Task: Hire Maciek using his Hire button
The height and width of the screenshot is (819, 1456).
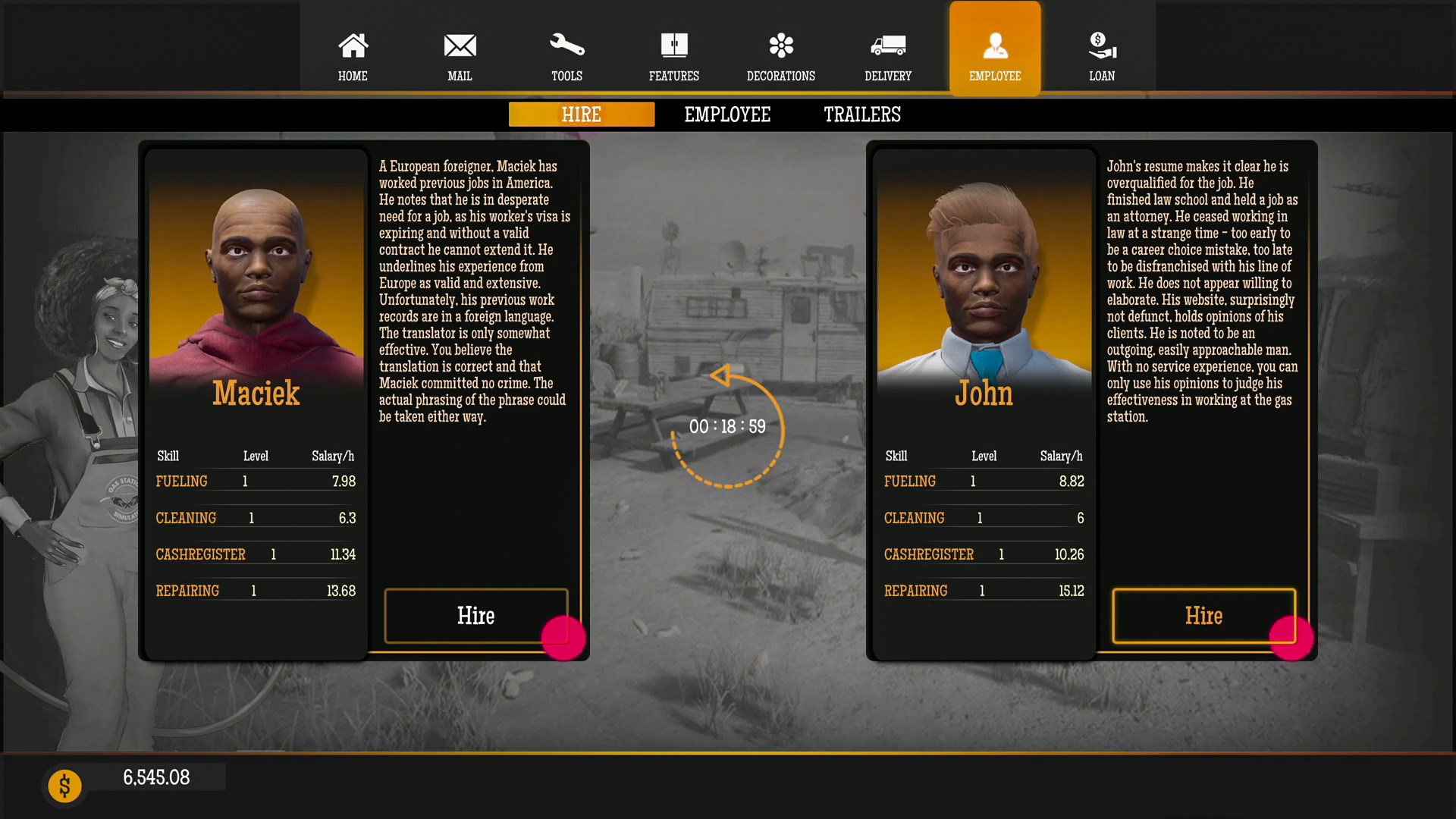Action: [476, 616]
